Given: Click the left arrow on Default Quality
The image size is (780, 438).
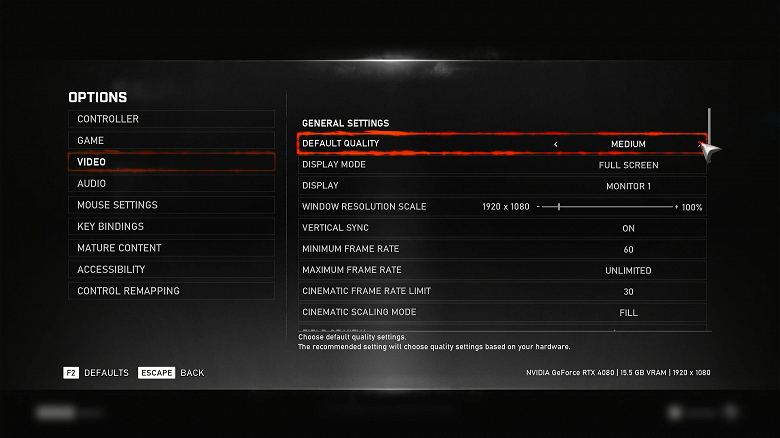Looking at the screenshot, I should click(x=556, y=144).
